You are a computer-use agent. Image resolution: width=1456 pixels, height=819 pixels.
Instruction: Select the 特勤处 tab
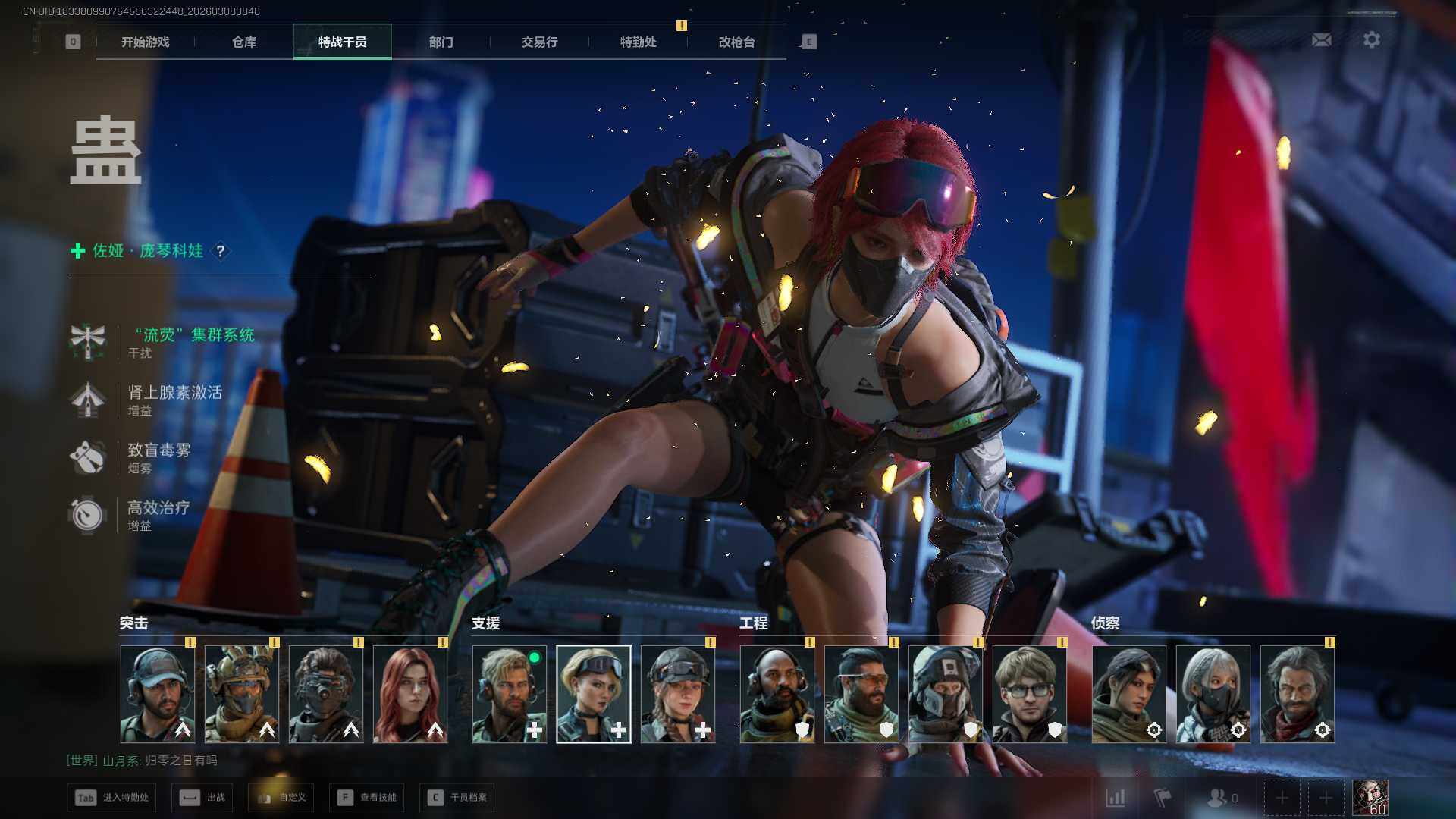[639, 42]
